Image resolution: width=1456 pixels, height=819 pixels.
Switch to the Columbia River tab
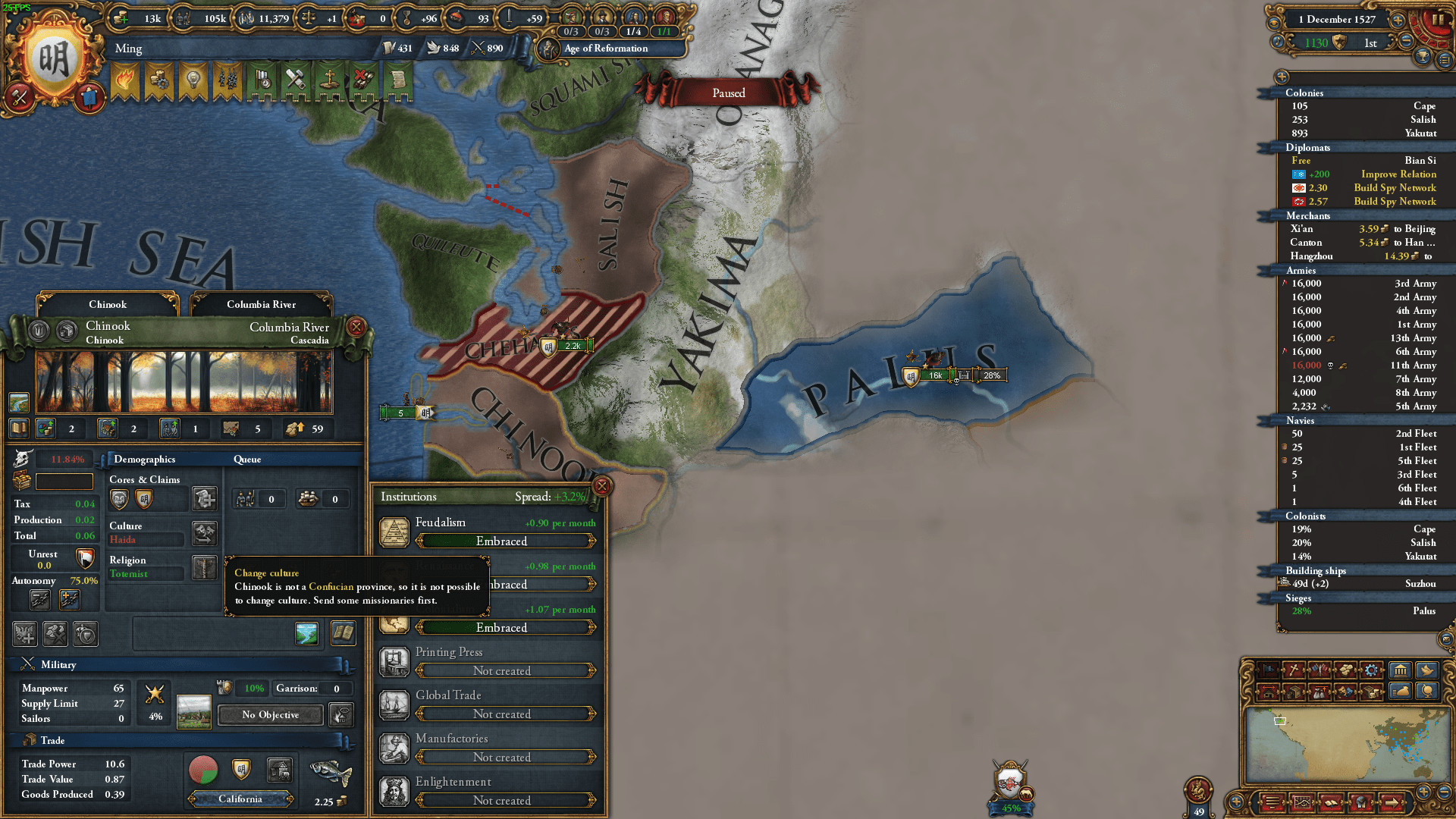[261, 304]
